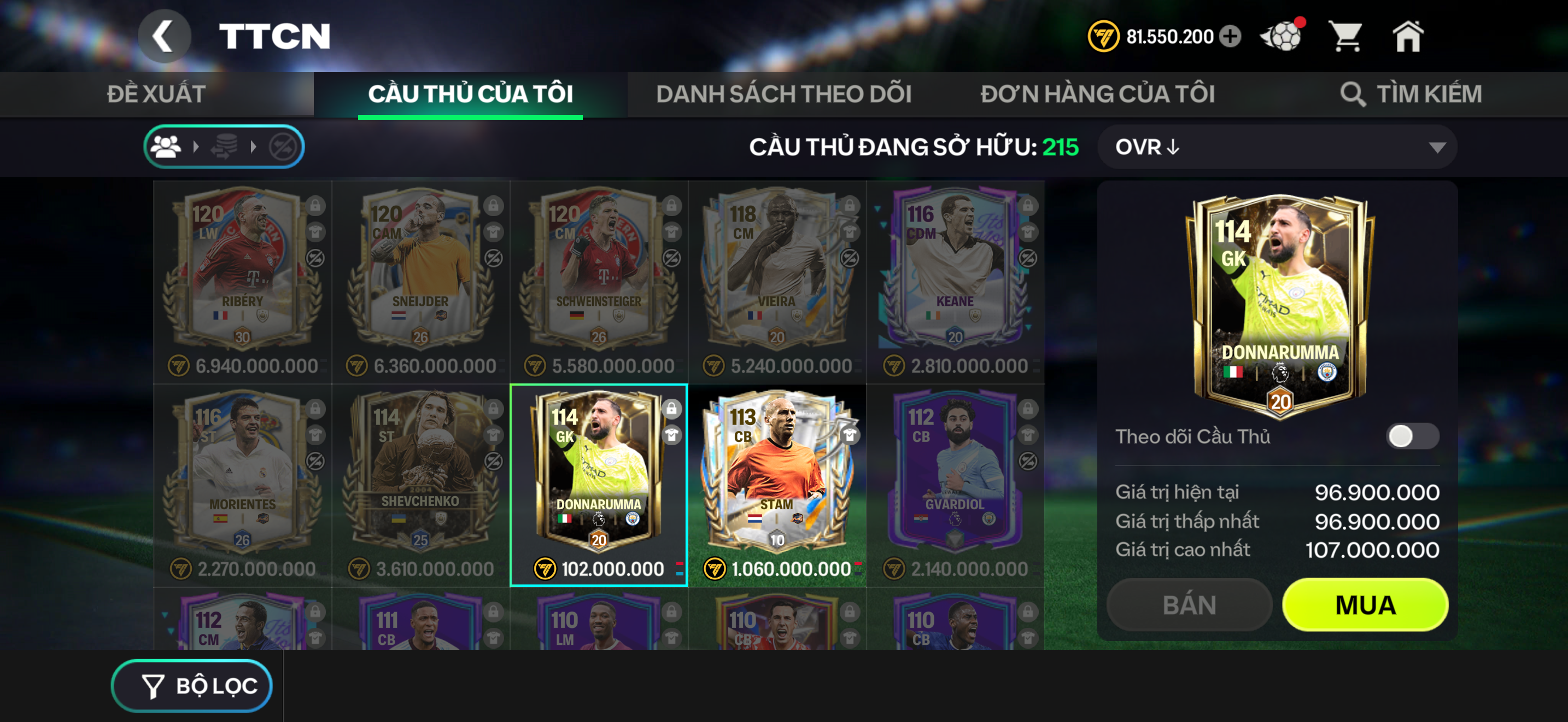The image size is (1568, 722).
Task: Open search via the magnifying glass icon
Action: coord(1354,95)
